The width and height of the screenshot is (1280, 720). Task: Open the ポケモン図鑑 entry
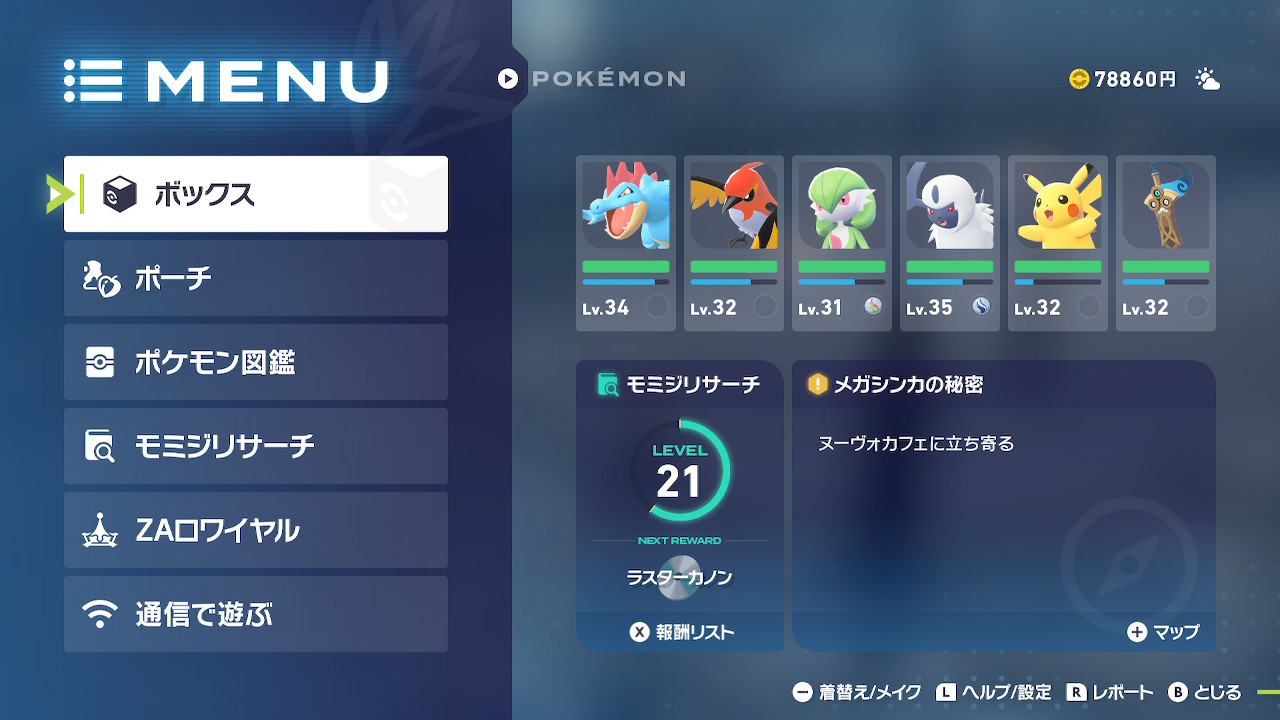coord(255,362)
